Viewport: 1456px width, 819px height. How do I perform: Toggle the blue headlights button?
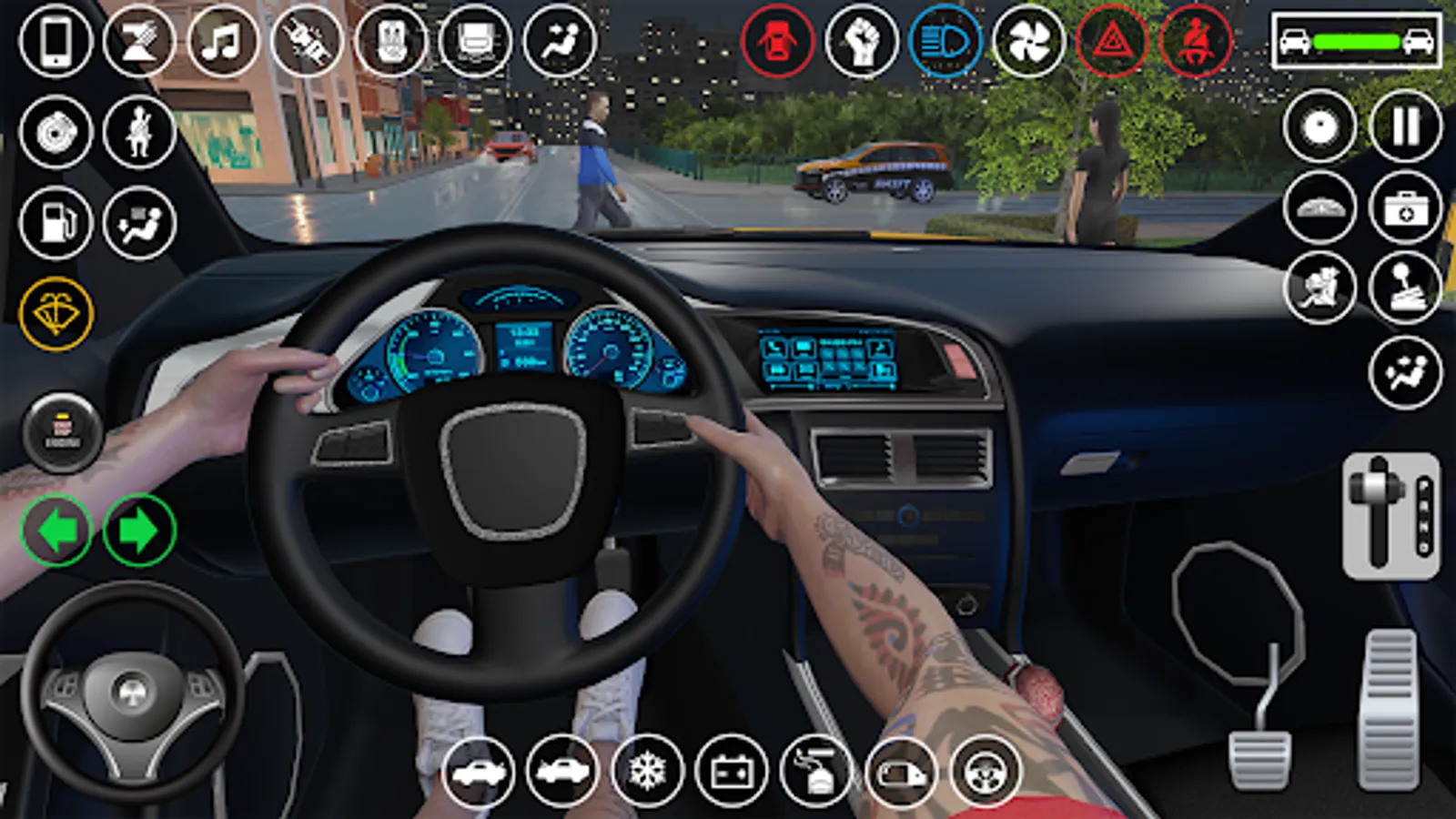coord(945,42)
